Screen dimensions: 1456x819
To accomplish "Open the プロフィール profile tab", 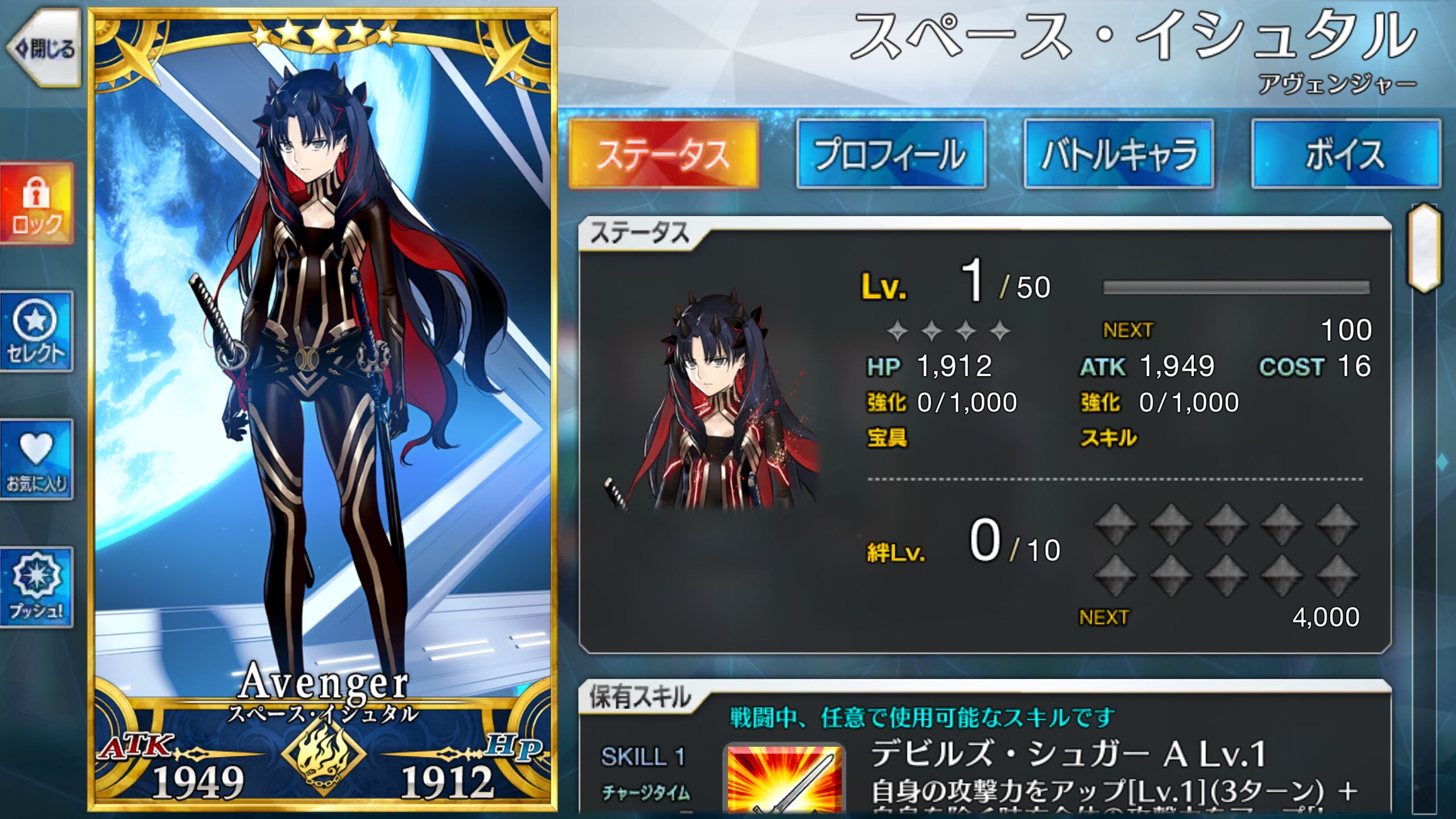I will [x=891, y=154].
